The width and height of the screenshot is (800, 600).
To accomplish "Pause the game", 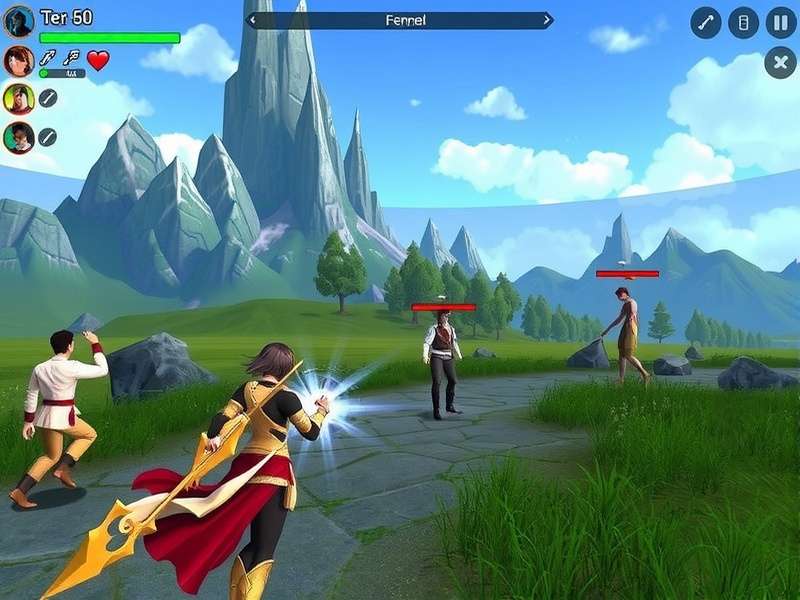I will tap(781, 22).
